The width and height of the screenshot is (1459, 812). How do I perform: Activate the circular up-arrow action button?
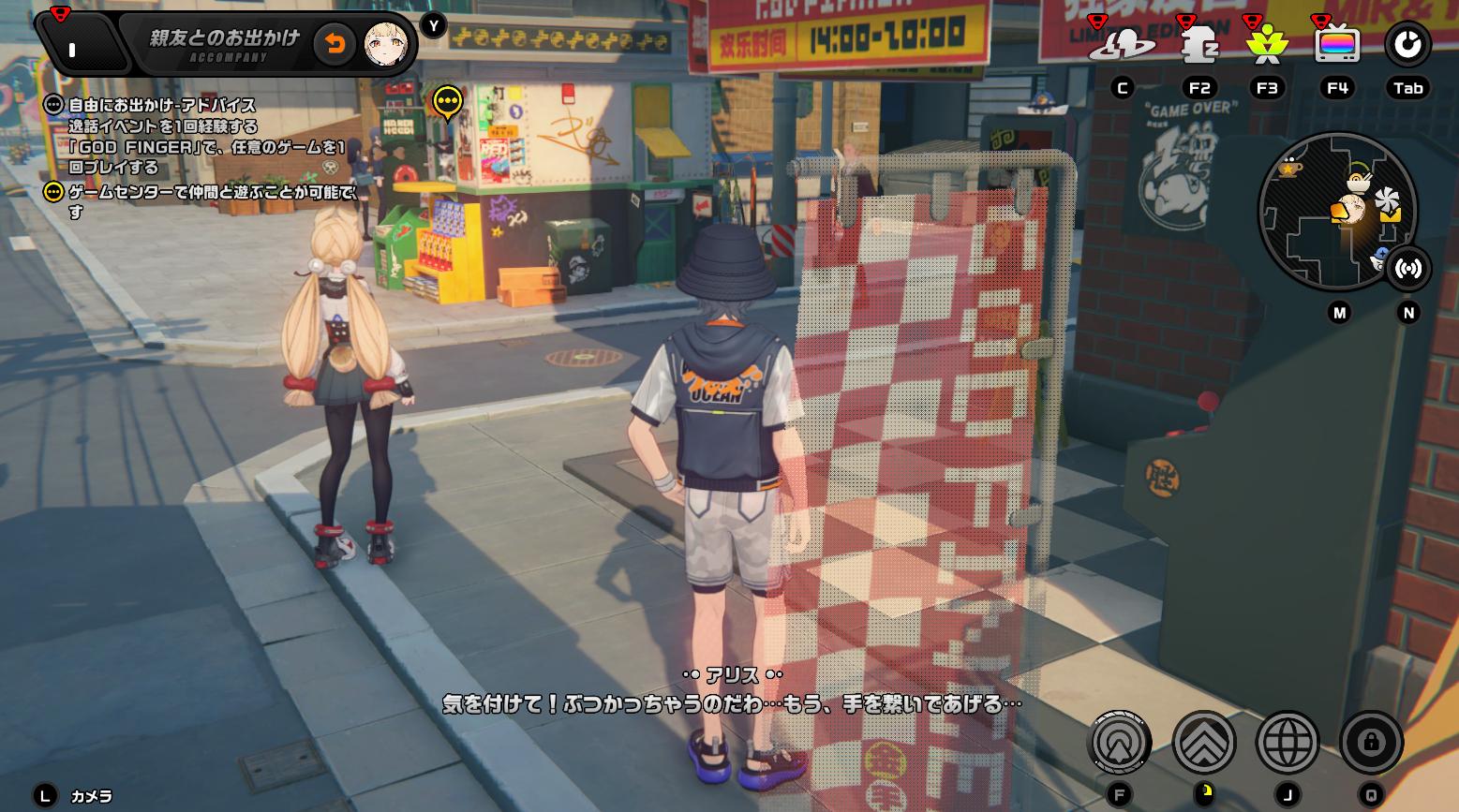pyautogui.click(x=1119, y=743)
